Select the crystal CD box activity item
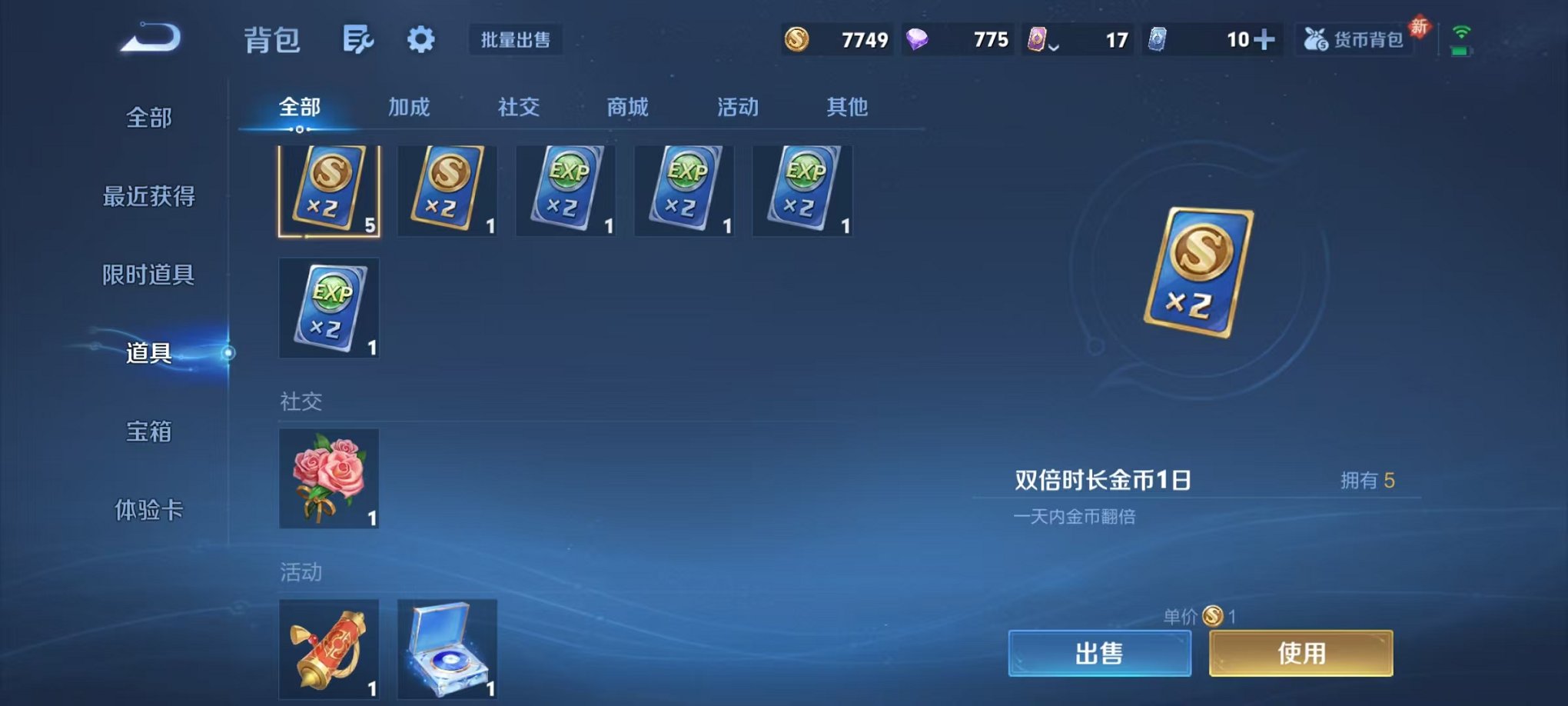 [x=447, y=648]
